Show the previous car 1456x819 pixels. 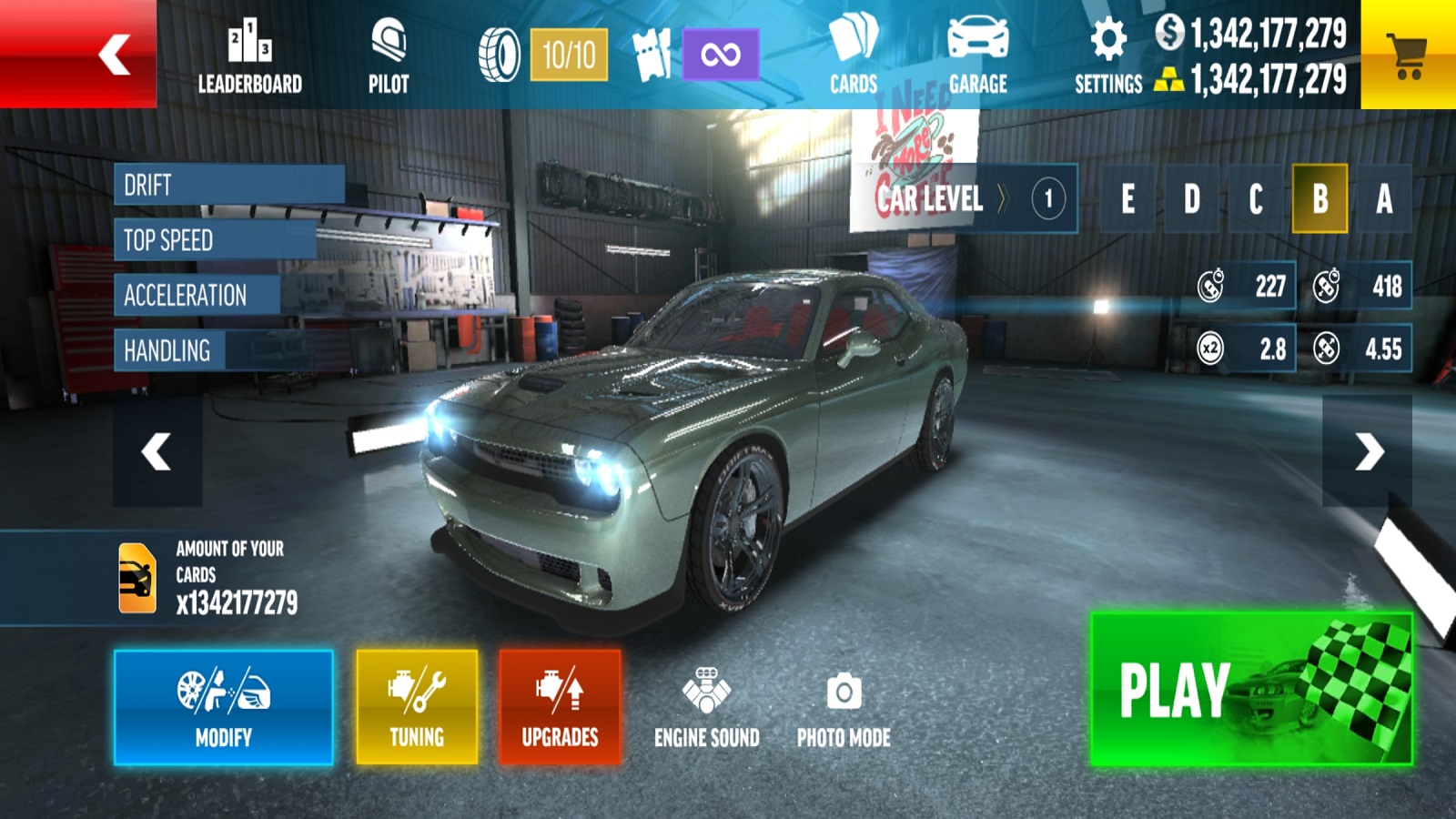pos(157,451)
